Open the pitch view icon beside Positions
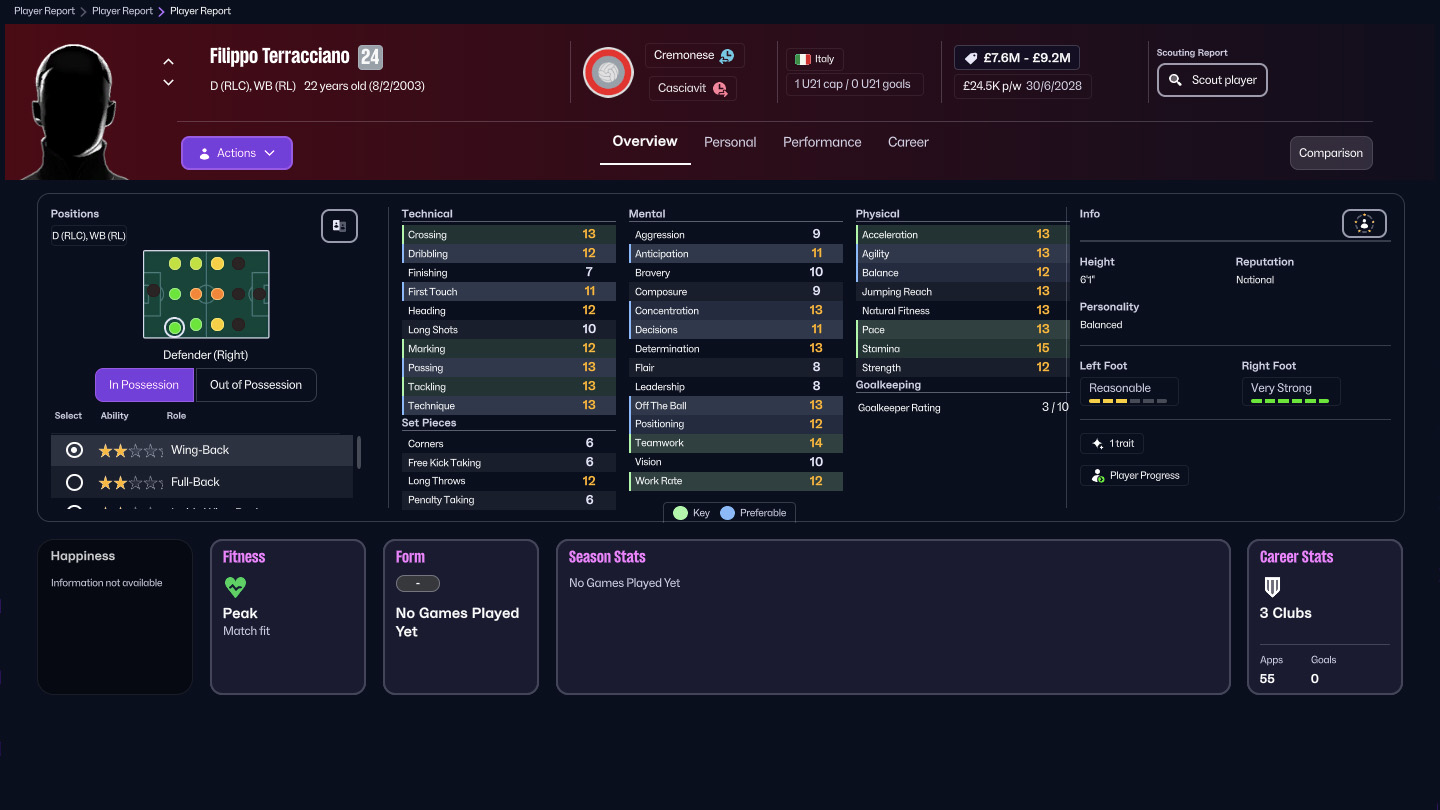This screenshot has width=1440, height=810. (x=339, y=226)
